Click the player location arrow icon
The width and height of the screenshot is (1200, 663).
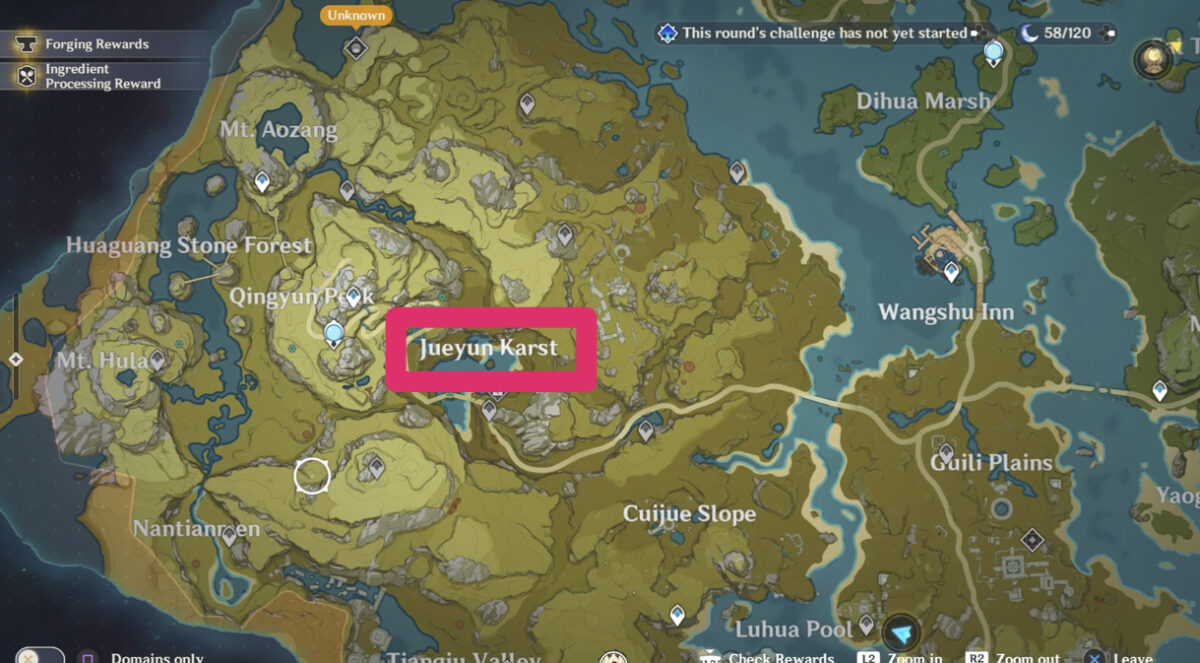[x=903, y=633]
